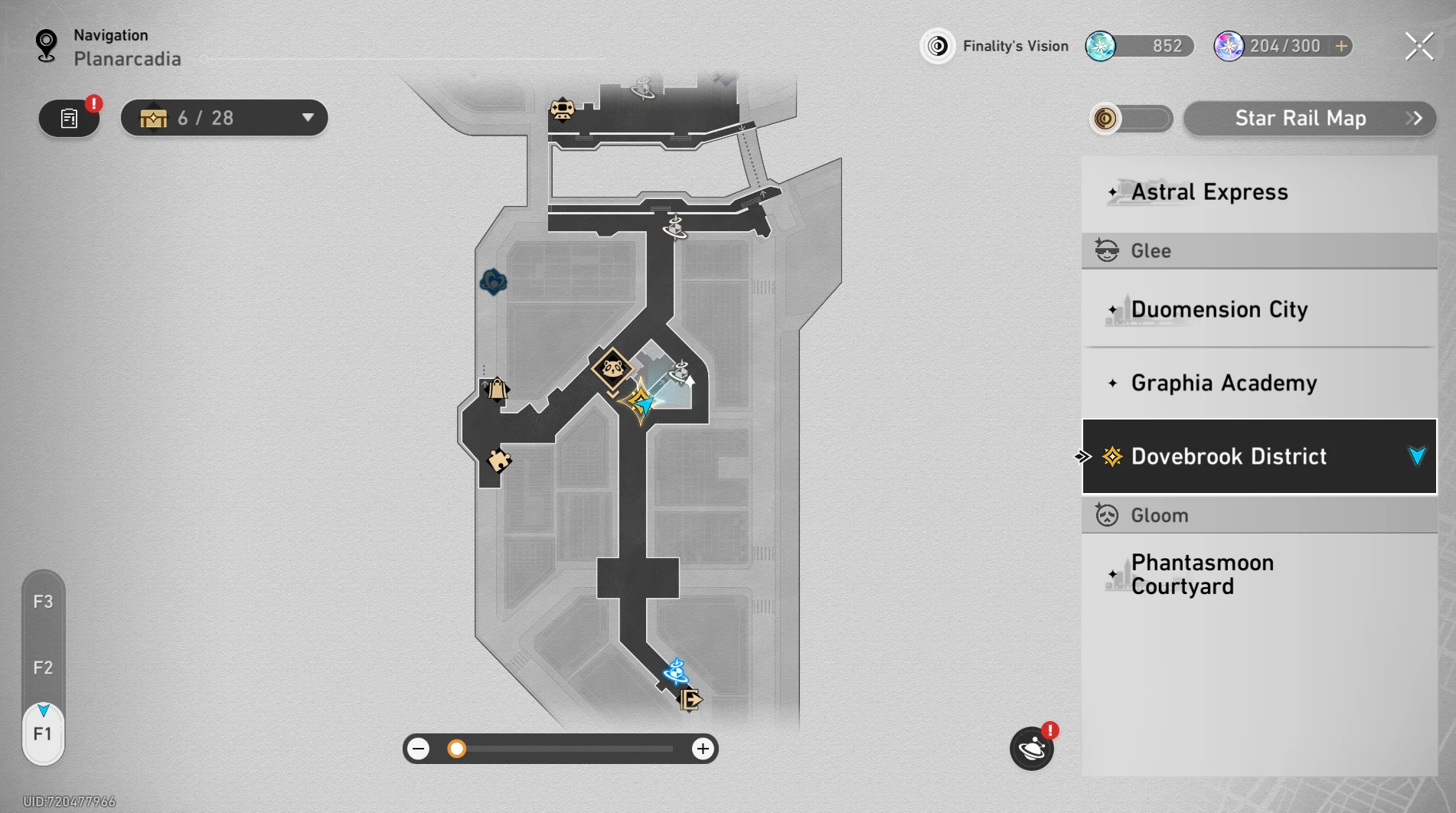This screenshot has width=1456, height=813.
Task: Open the mission log icon with red alert
Action: click(x=70, y=119)
